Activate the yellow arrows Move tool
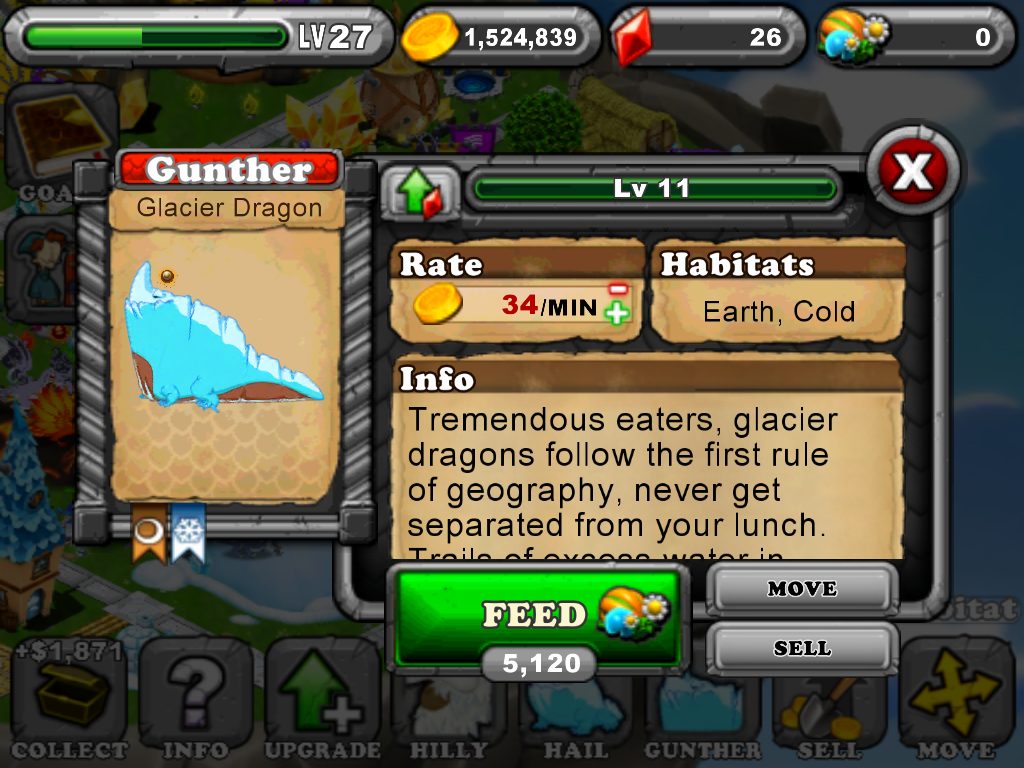Screen dimensions: 1024x768 click(957, 700)
